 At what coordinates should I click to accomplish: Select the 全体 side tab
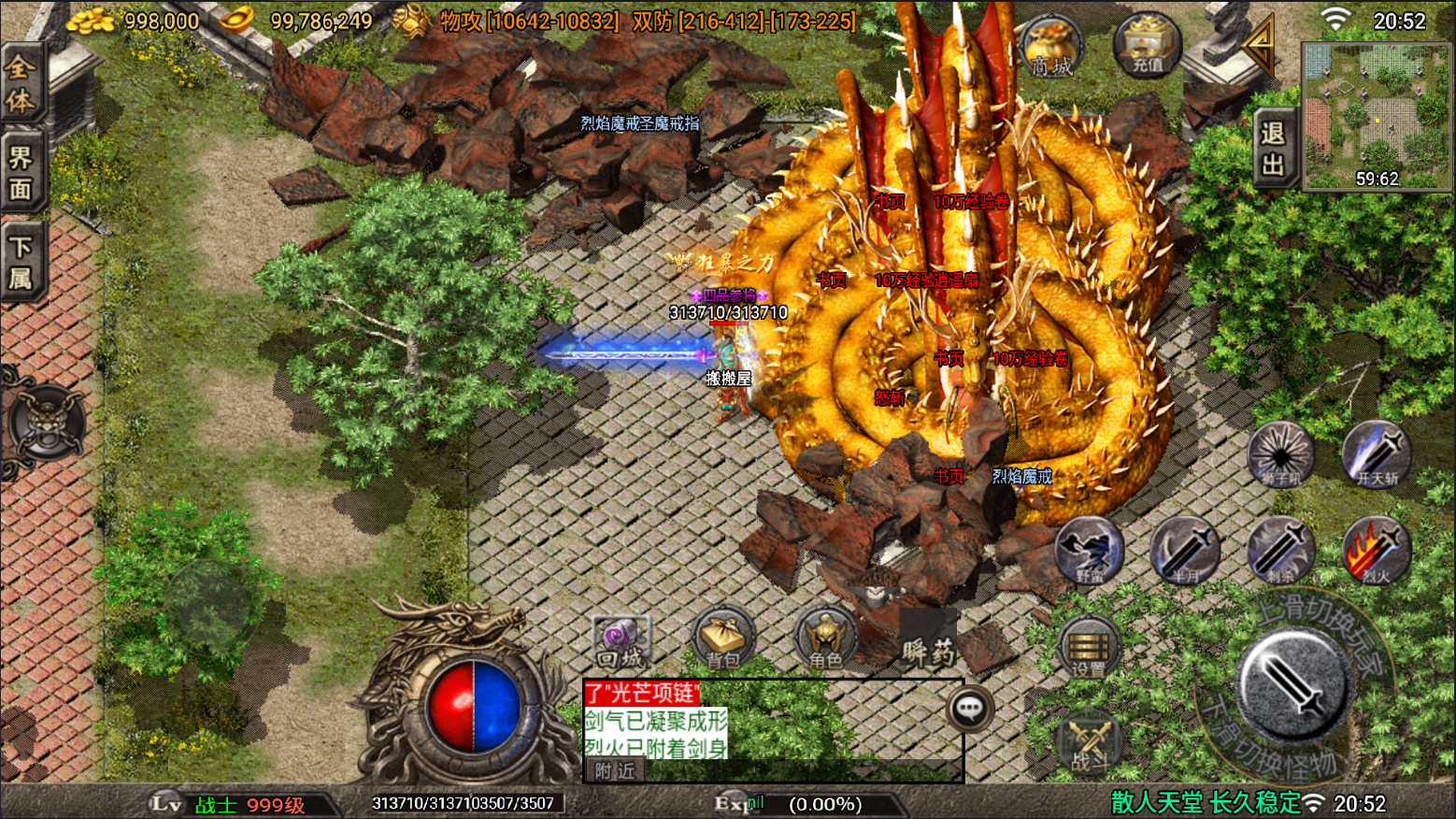coord(21,84)
